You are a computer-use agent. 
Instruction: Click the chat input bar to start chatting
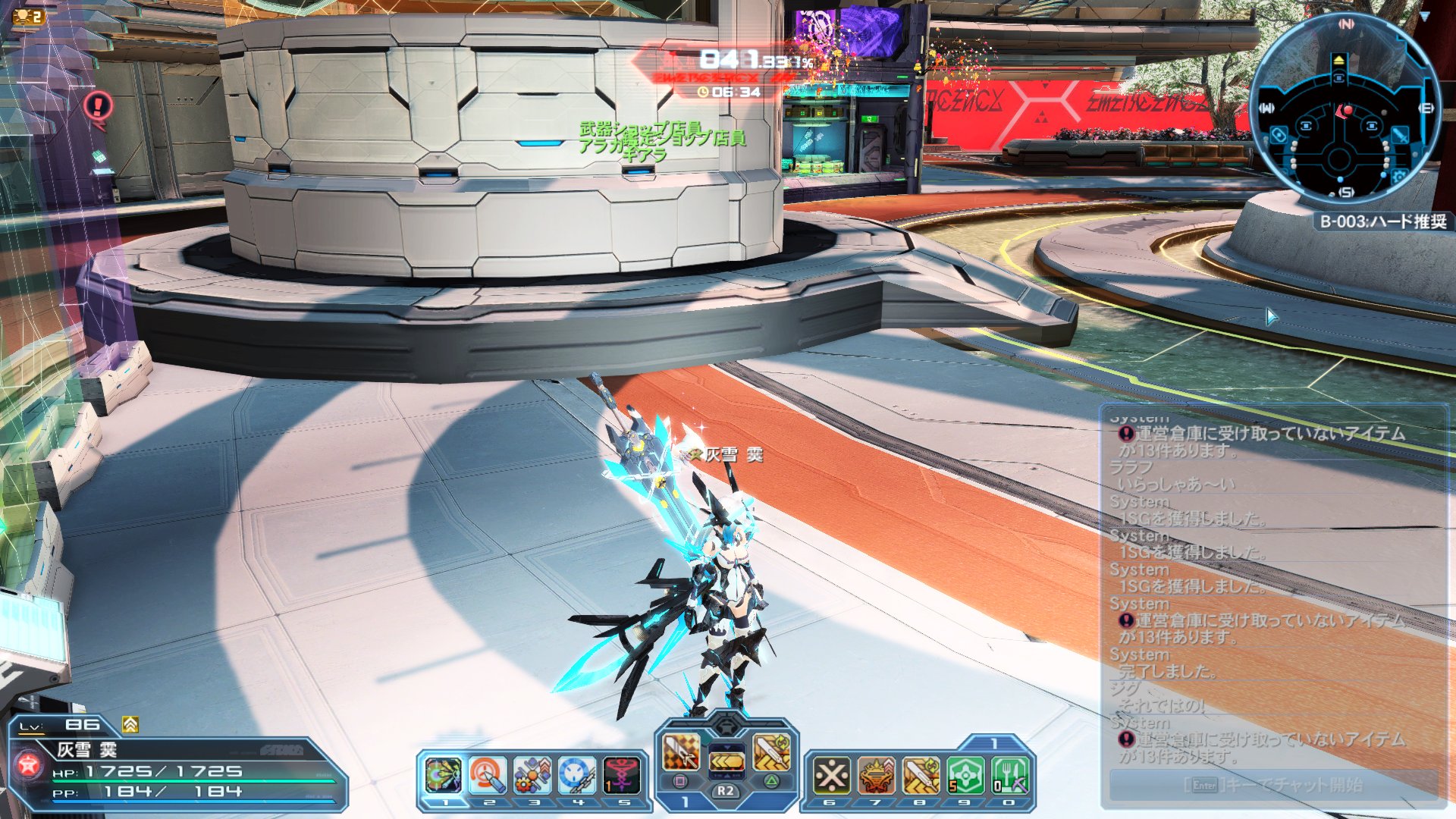click(1273, 785)
